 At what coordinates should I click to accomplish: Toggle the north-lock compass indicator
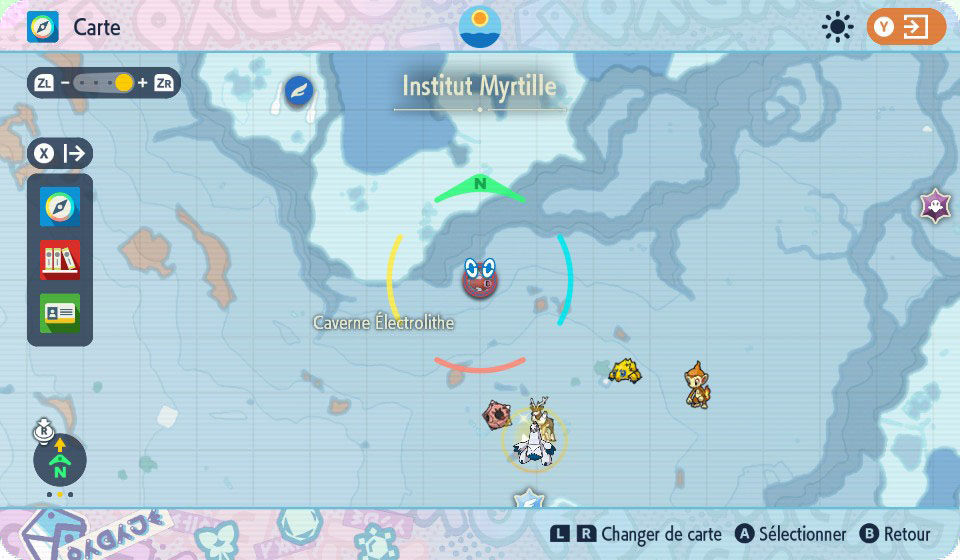tap(60, 461)
